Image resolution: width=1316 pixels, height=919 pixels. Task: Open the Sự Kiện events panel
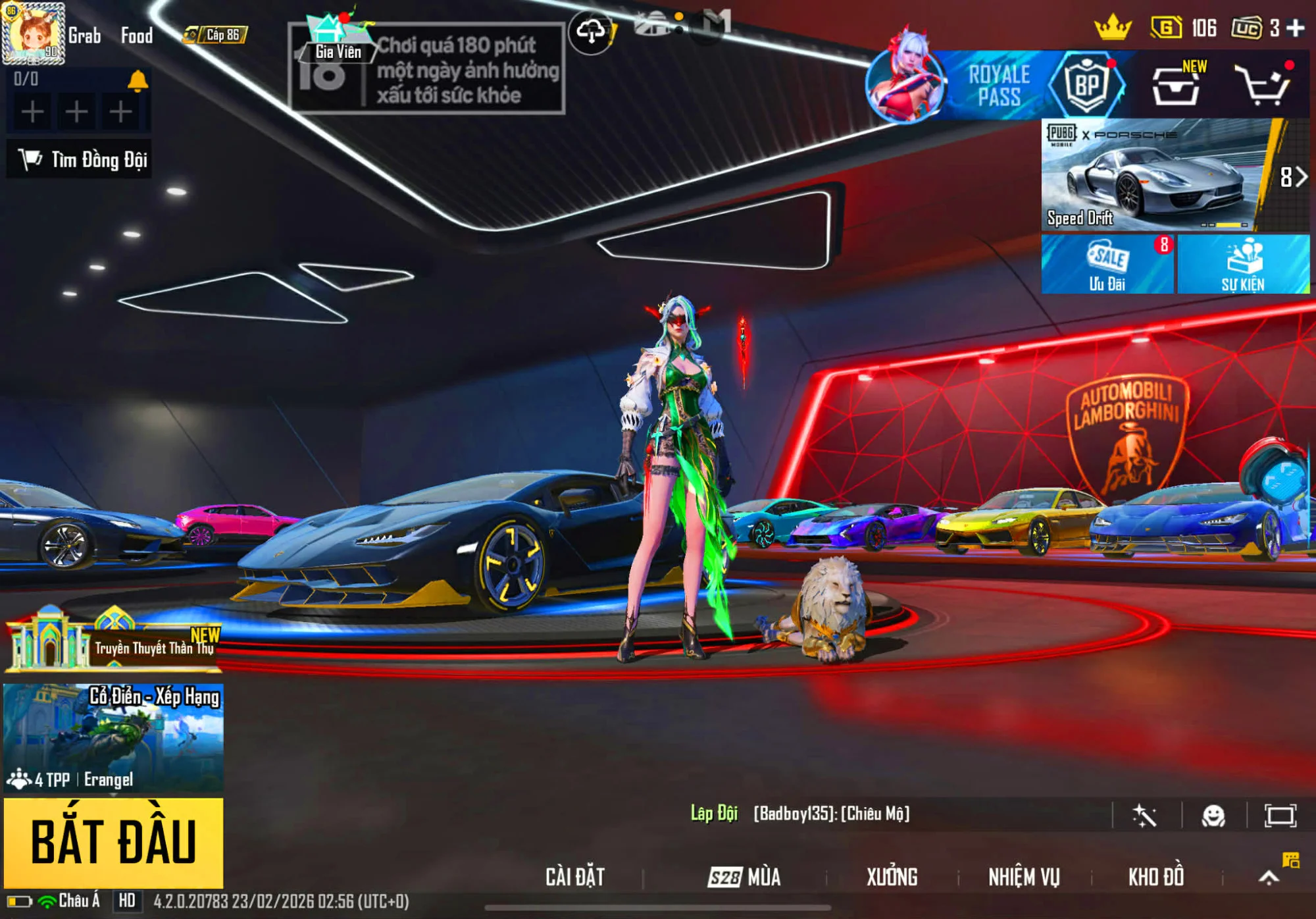pos(1243,265)
